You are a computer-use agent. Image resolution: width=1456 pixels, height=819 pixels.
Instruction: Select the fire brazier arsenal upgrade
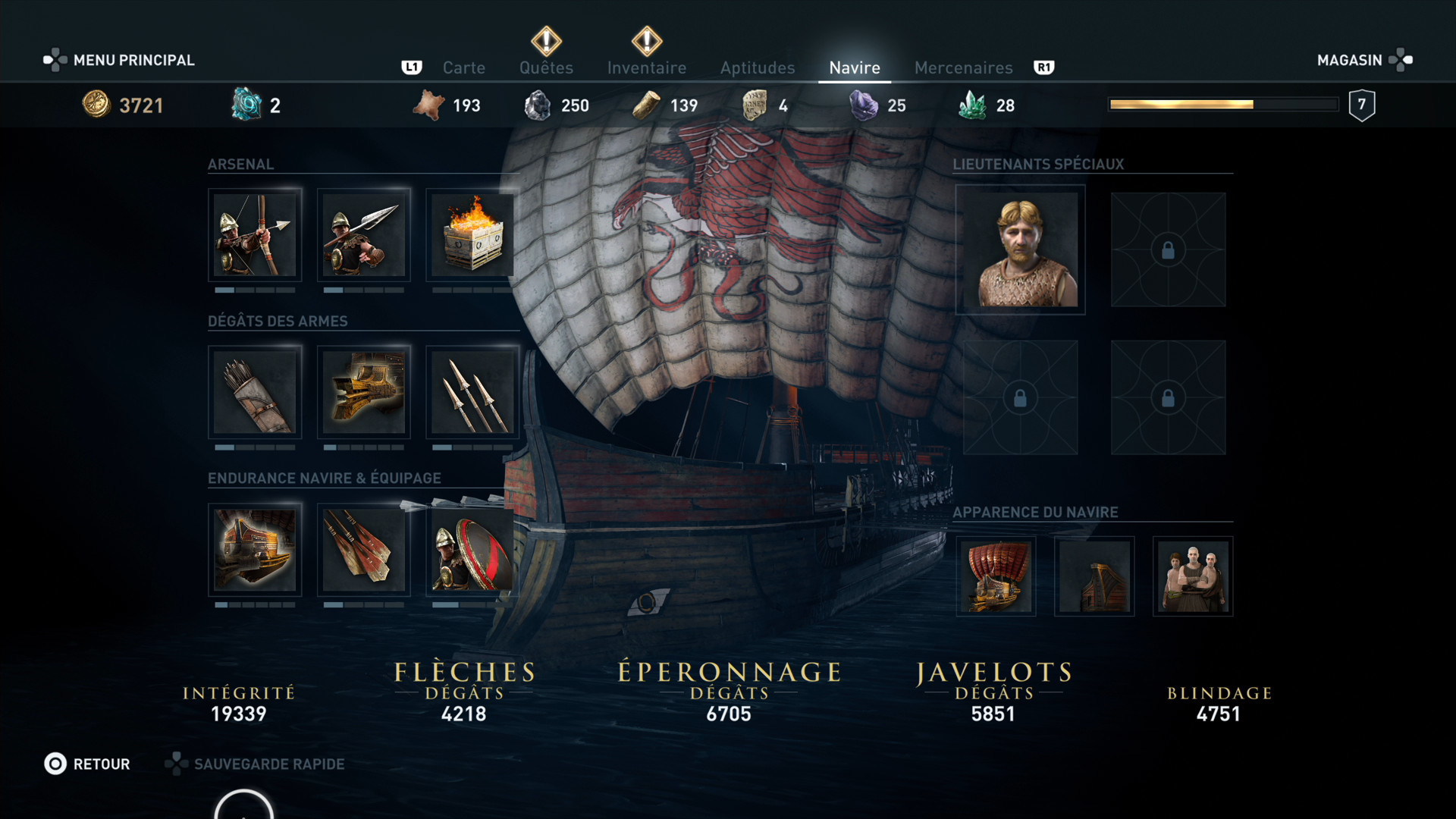click(x=472, y=235)
